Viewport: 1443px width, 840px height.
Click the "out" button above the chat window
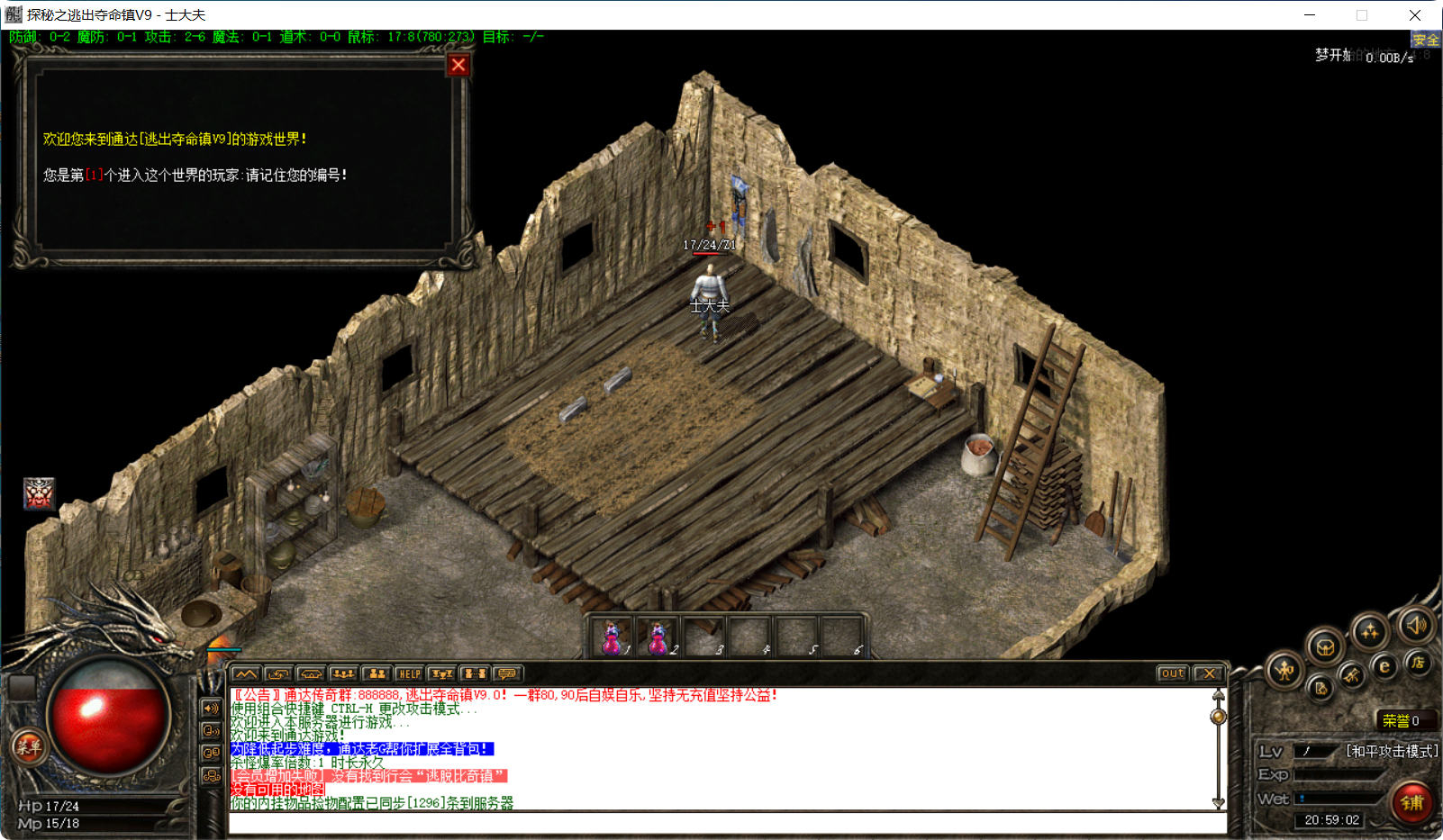1171,673
